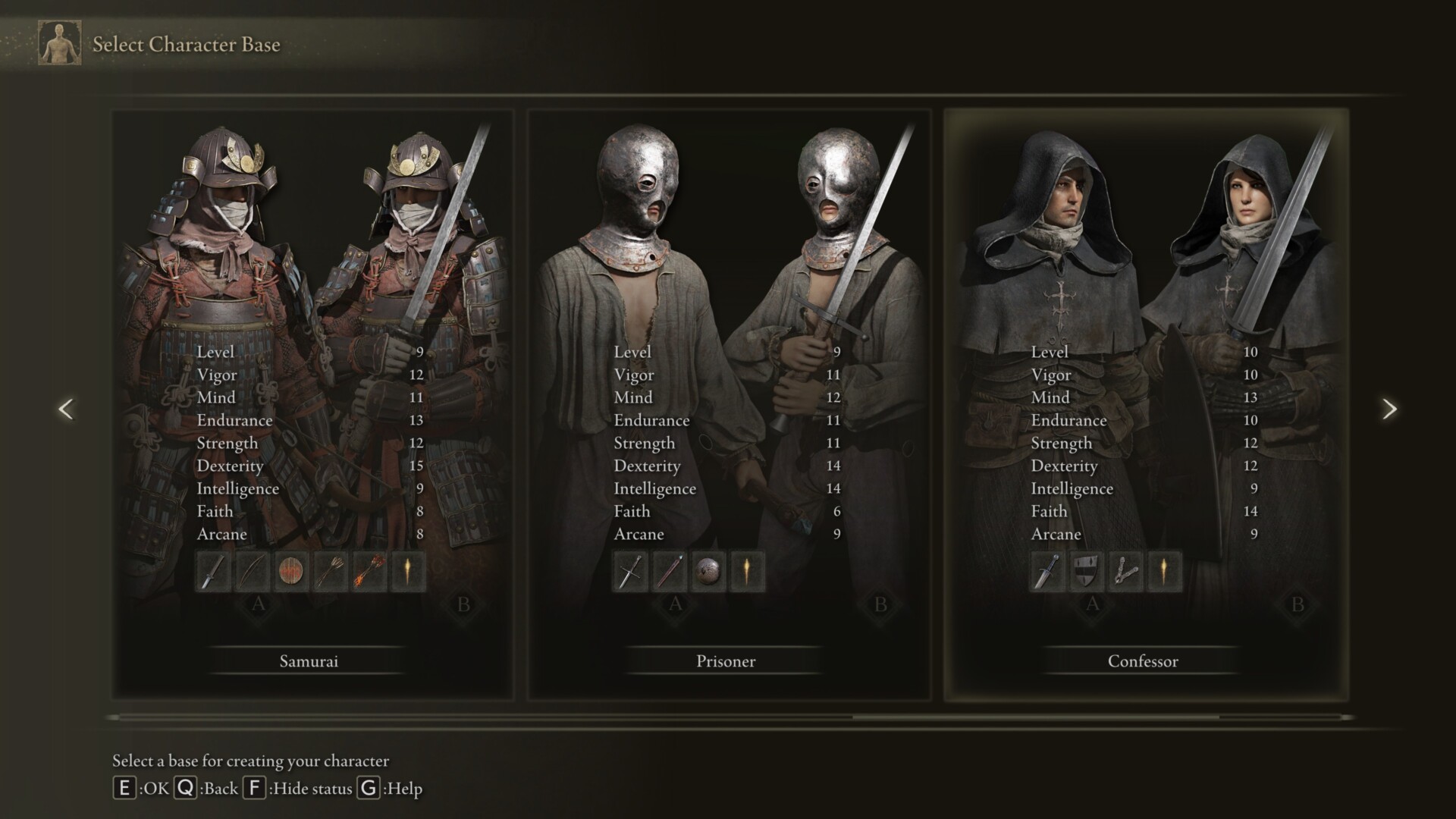Choose body type A under Prisoner
1456x819 pixels.
click(x=675, y=605)
